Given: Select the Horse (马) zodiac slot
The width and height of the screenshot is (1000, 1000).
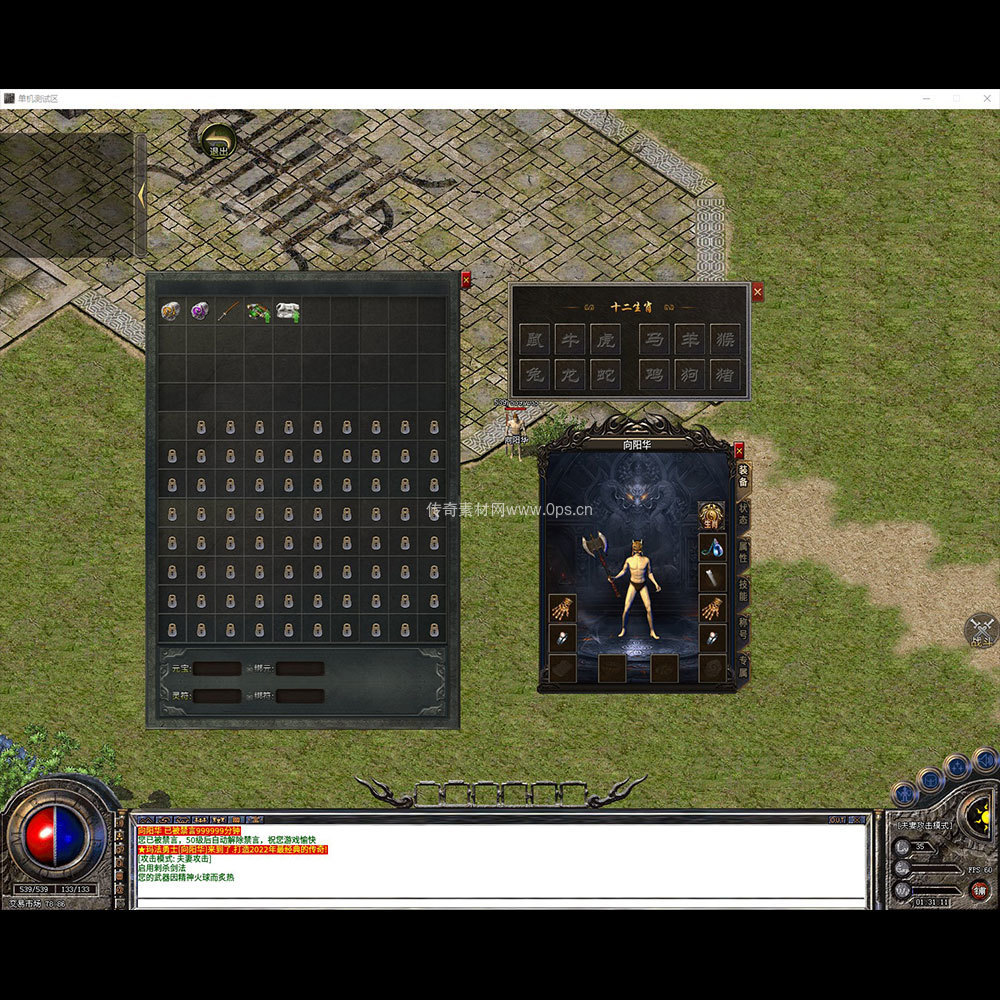Looking at the screenshot, I should tap(655, 341).
